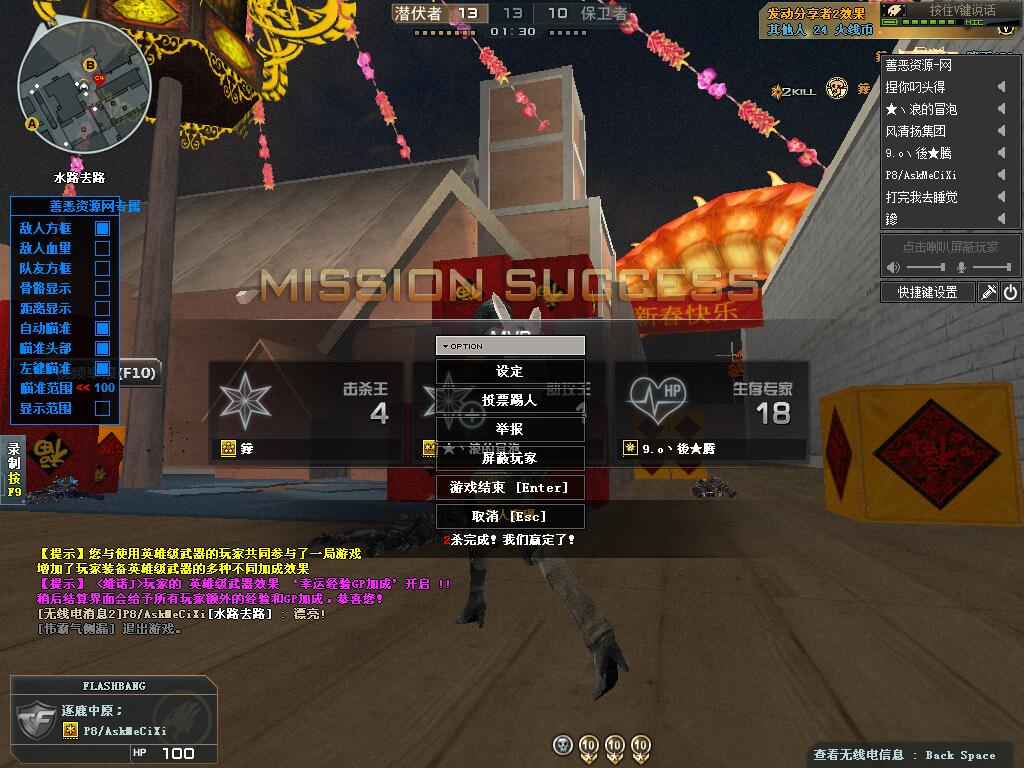The width and height of the screenshot is (1024, 768).
Task: Select the 举报 report entry
Action: pos(510,429)
